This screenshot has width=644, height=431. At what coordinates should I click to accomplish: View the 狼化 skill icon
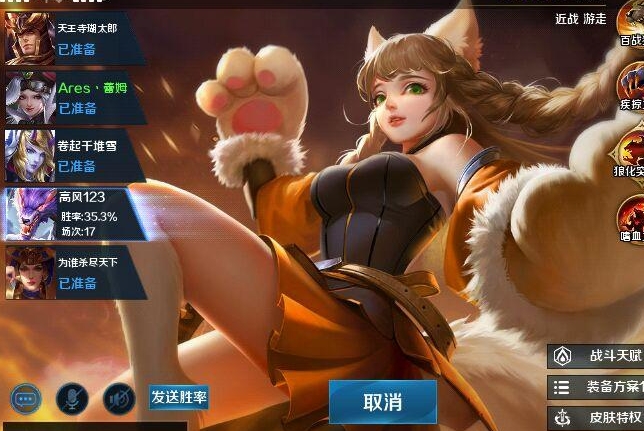point(631,152)
